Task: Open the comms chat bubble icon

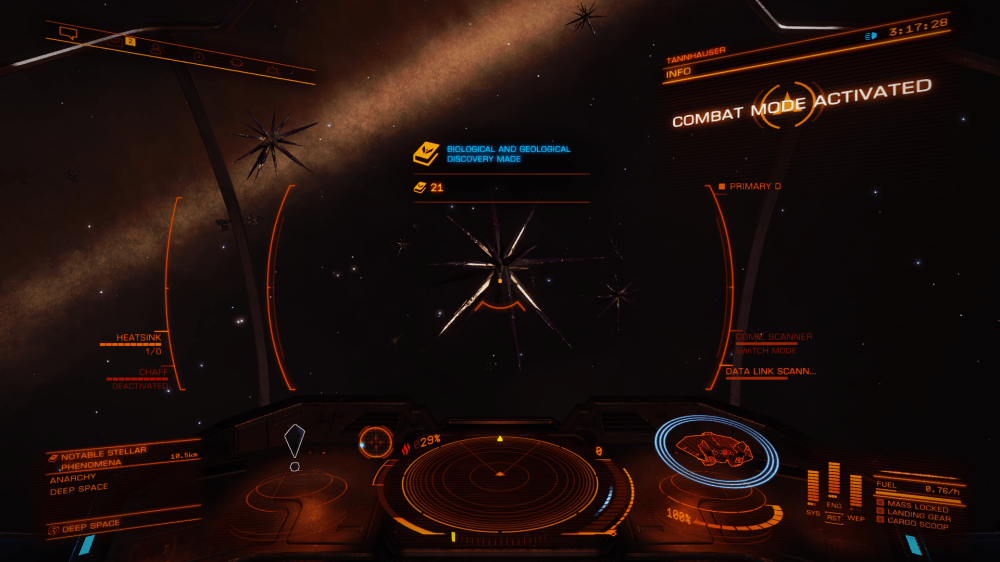Action: 68,33
